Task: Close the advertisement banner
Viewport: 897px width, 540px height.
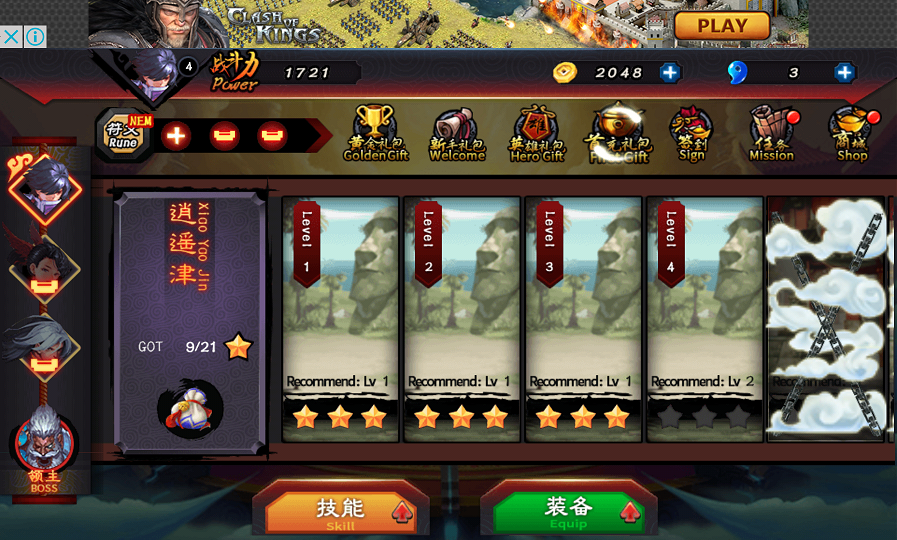Action: click(11, 37)
